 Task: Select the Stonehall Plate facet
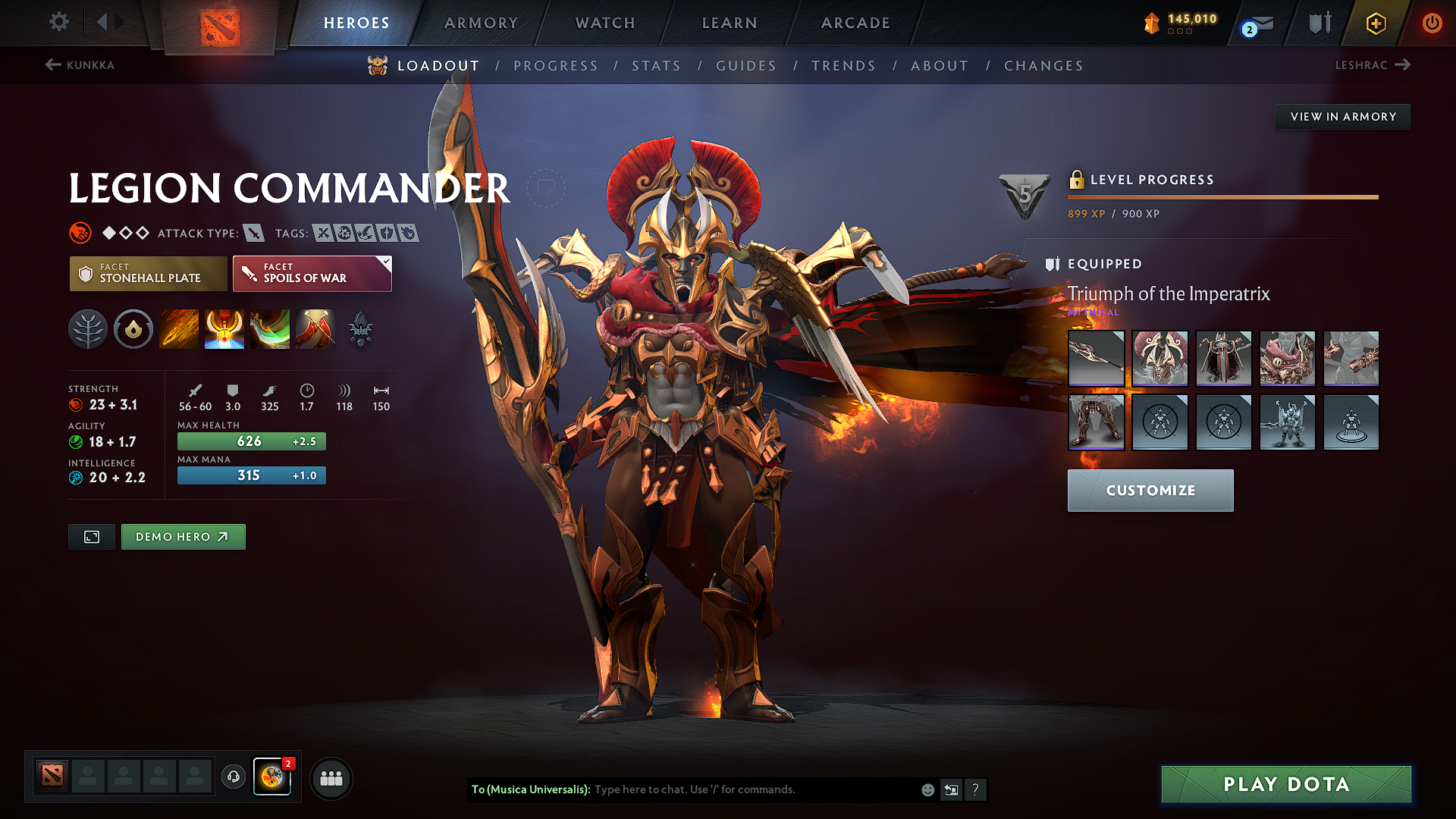click(x=148, y=273)
